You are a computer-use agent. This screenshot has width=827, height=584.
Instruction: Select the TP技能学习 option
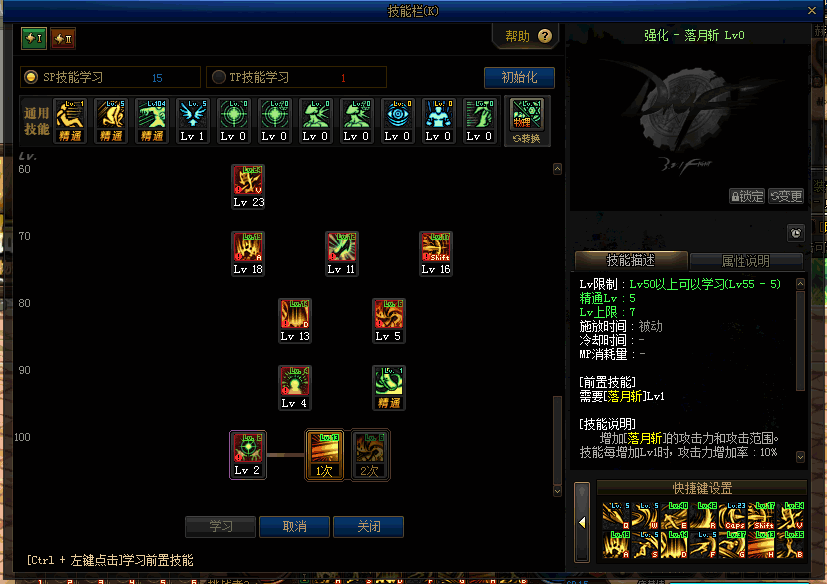(219, 77)
